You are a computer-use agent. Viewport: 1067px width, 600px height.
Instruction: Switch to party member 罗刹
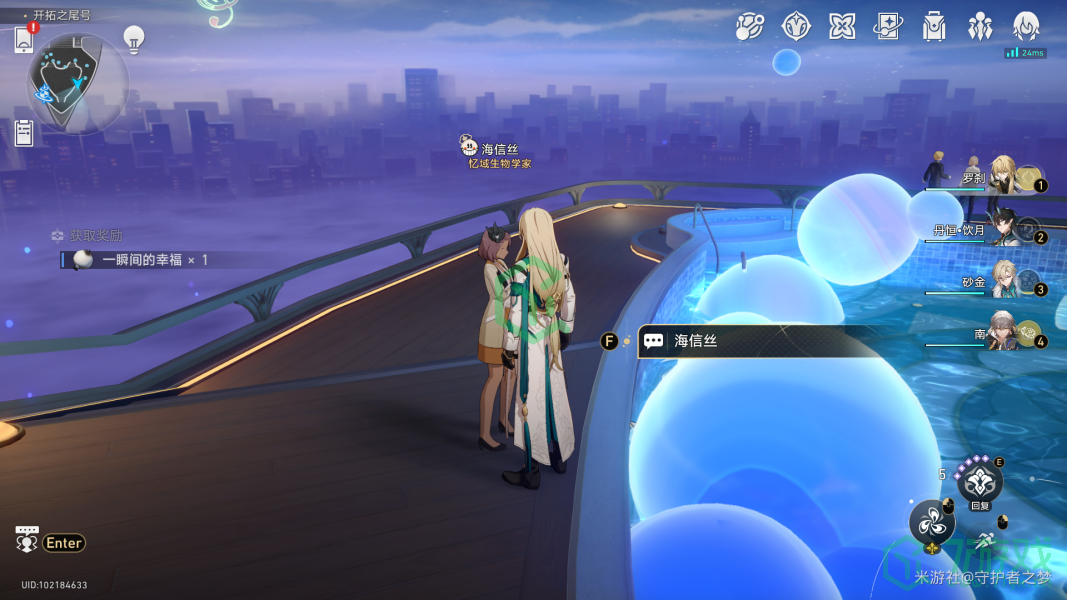[x=1003, y=175]
